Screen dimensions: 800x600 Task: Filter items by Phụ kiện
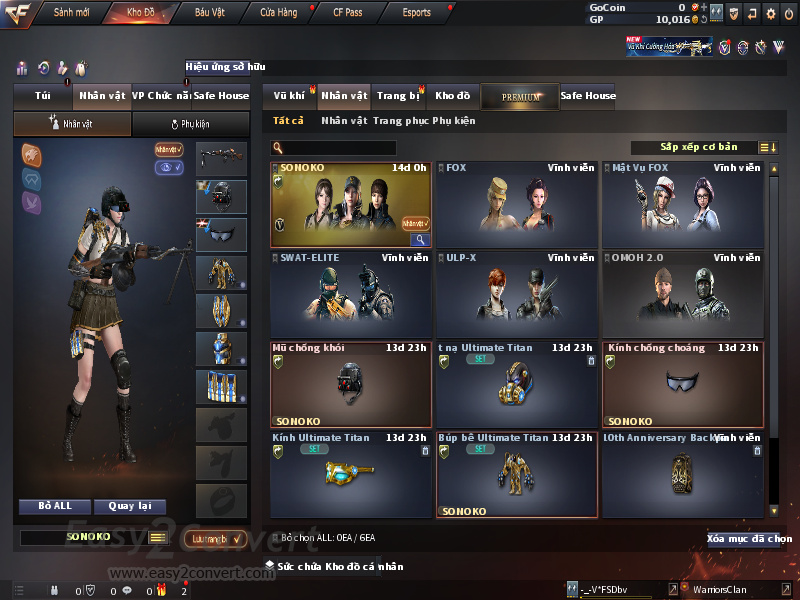pos(454,121)
